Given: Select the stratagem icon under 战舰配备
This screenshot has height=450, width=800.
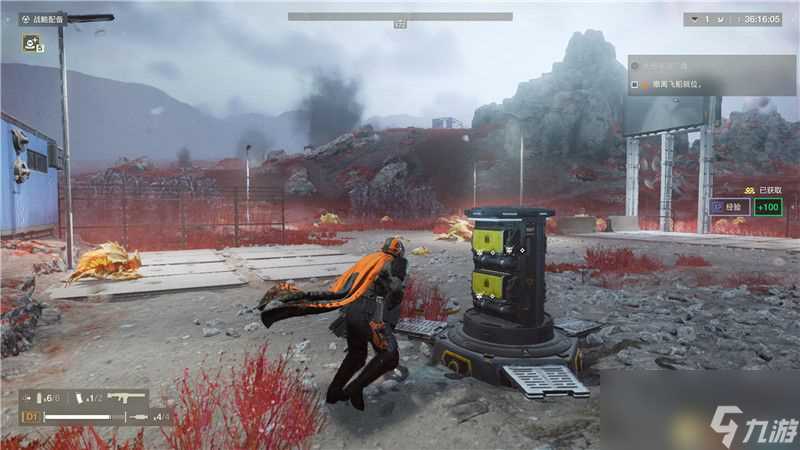Looking at the screenshot, I should 31,43.
